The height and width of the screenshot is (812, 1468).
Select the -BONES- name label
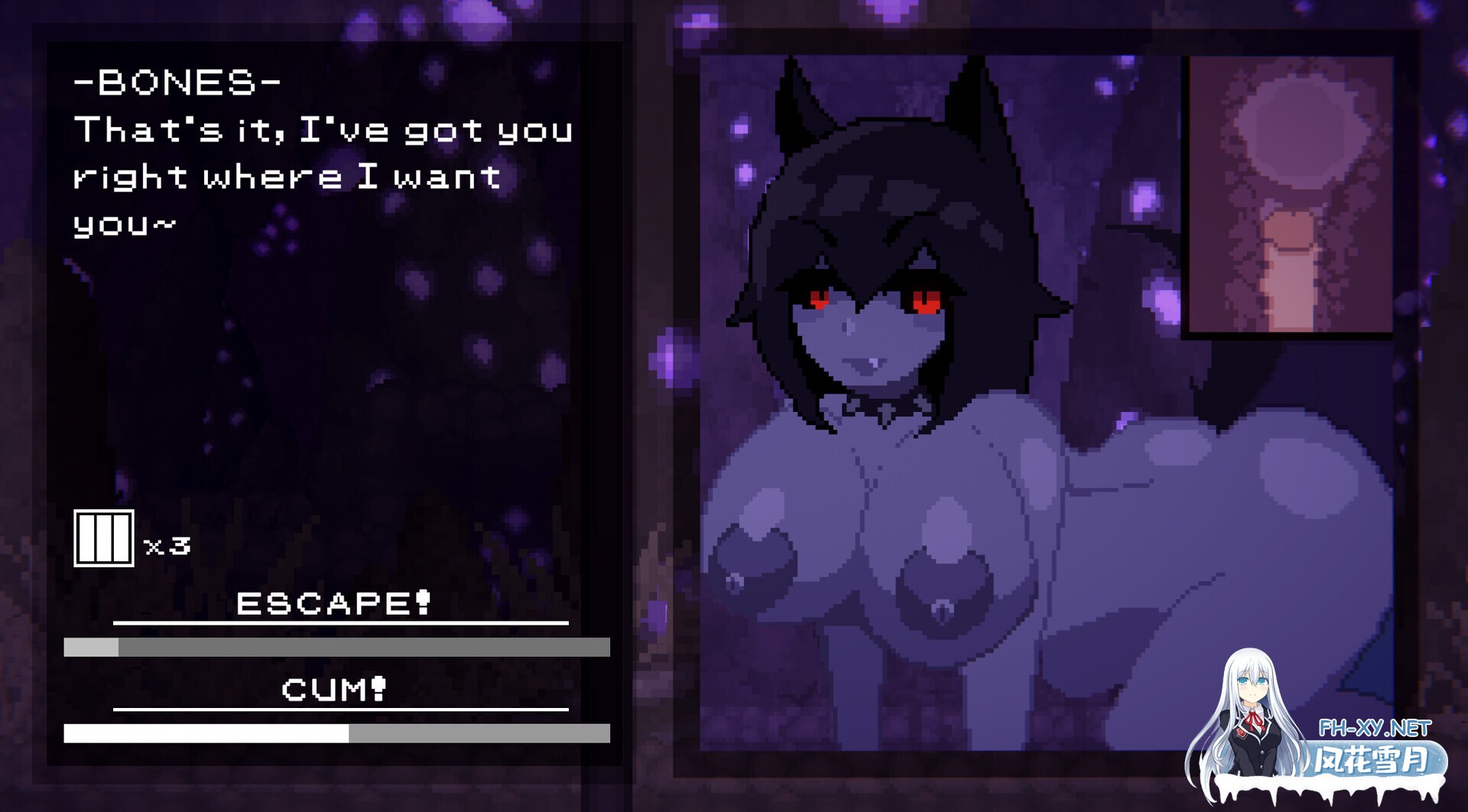(177, 83)
